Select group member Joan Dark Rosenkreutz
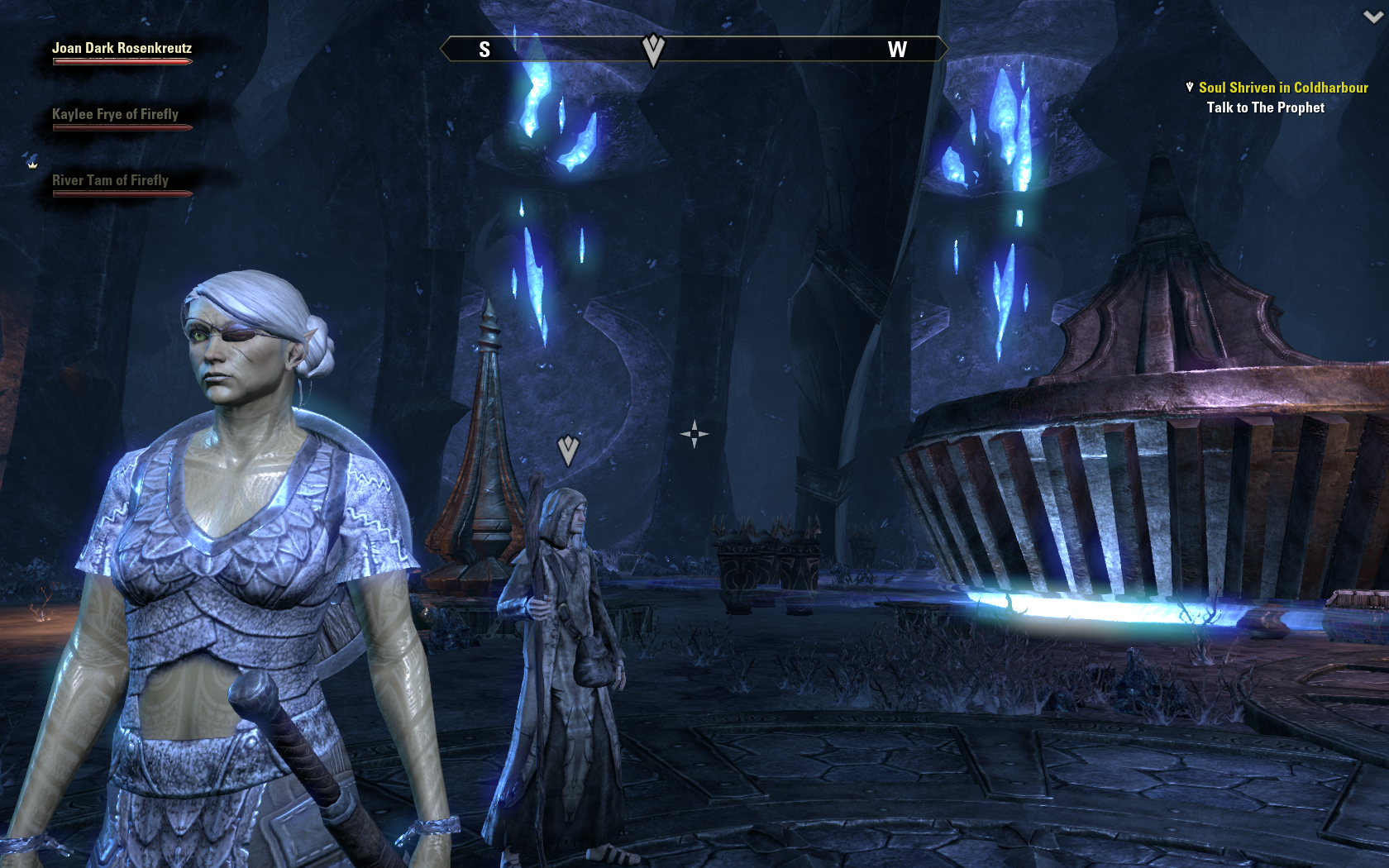Screen dimensions: 1389x868 [122, 49]
